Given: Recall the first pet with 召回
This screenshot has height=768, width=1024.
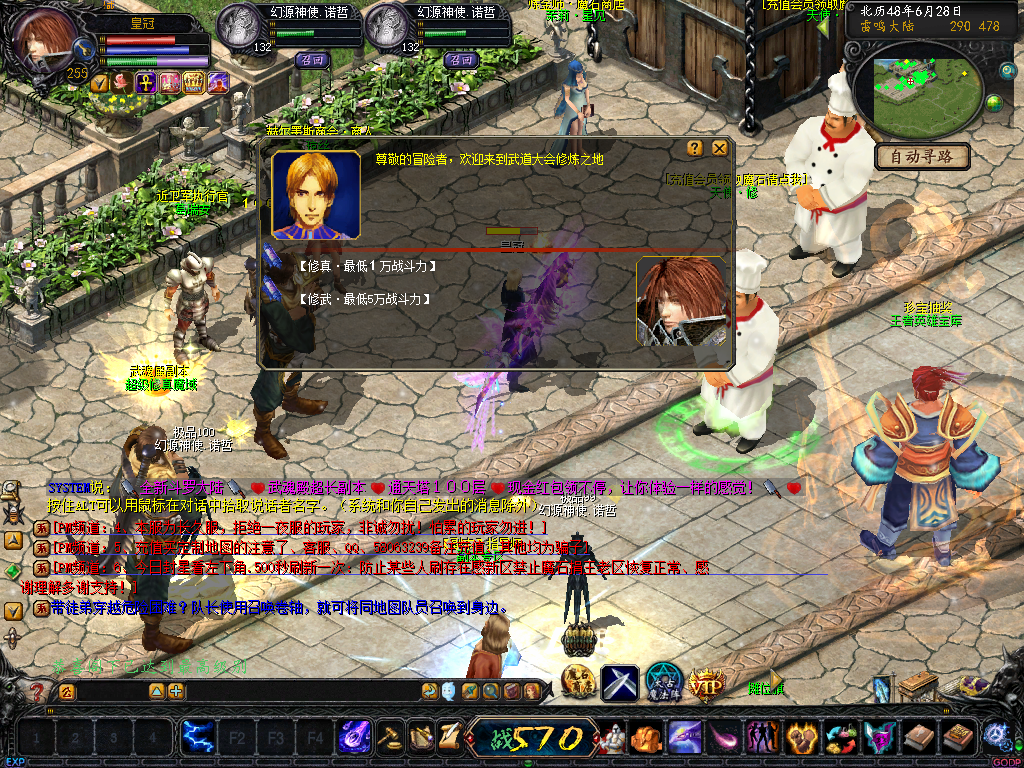Looking at the screenshot, I should (x=313, y=60).
